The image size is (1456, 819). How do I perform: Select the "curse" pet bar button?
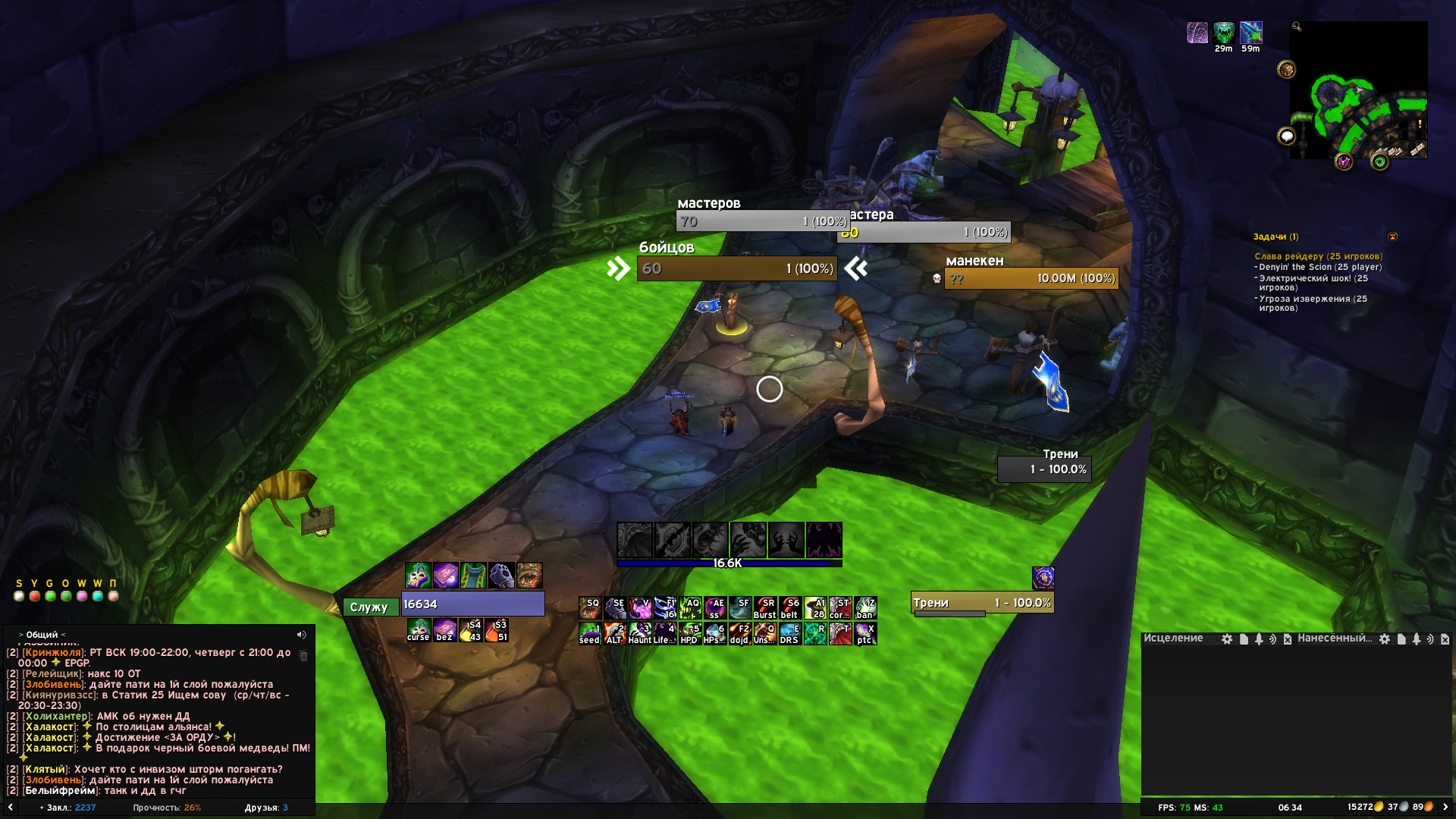(418, 630)
